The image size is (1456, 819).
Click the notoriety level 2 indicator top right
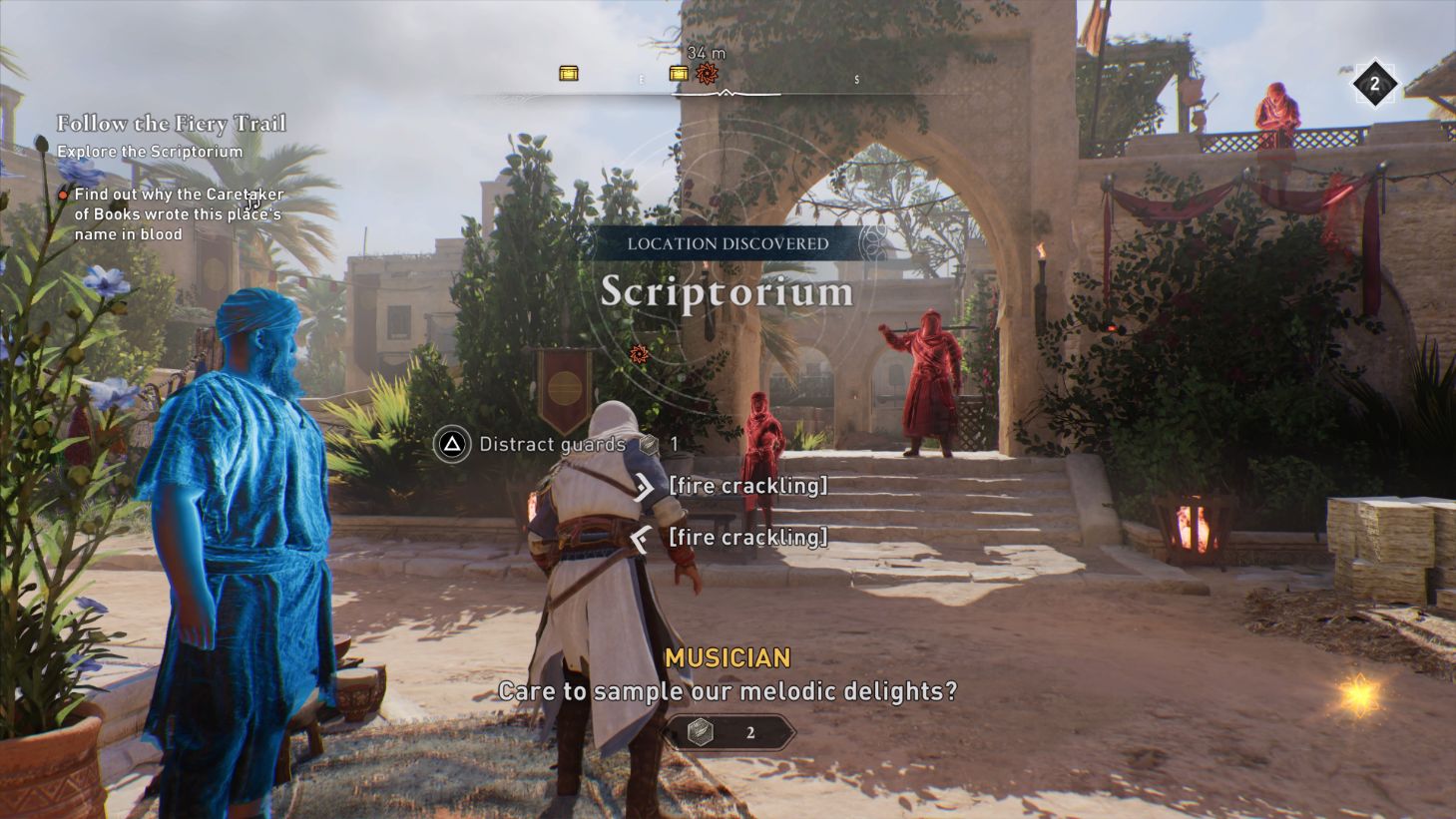[1376, 84]
